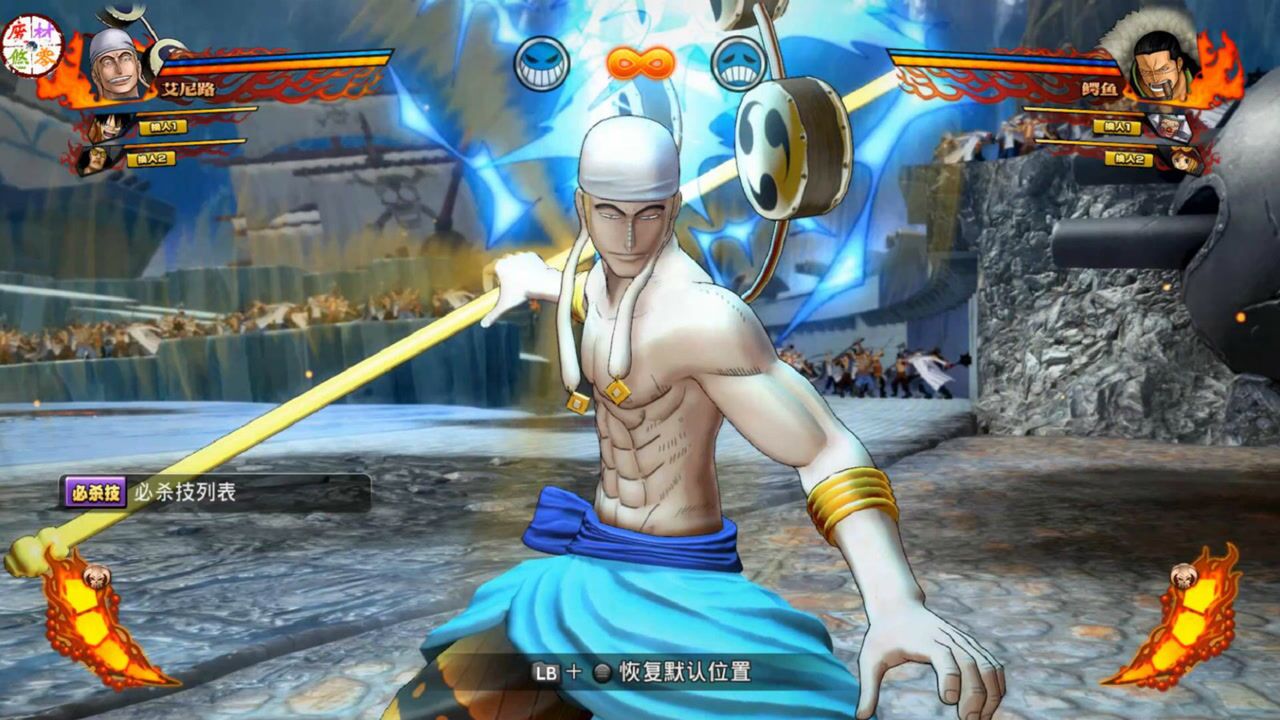Screen dimensions: 1280x720
Task: Open the 必杀技列表 special move list
Action: (x=214, y=492)
